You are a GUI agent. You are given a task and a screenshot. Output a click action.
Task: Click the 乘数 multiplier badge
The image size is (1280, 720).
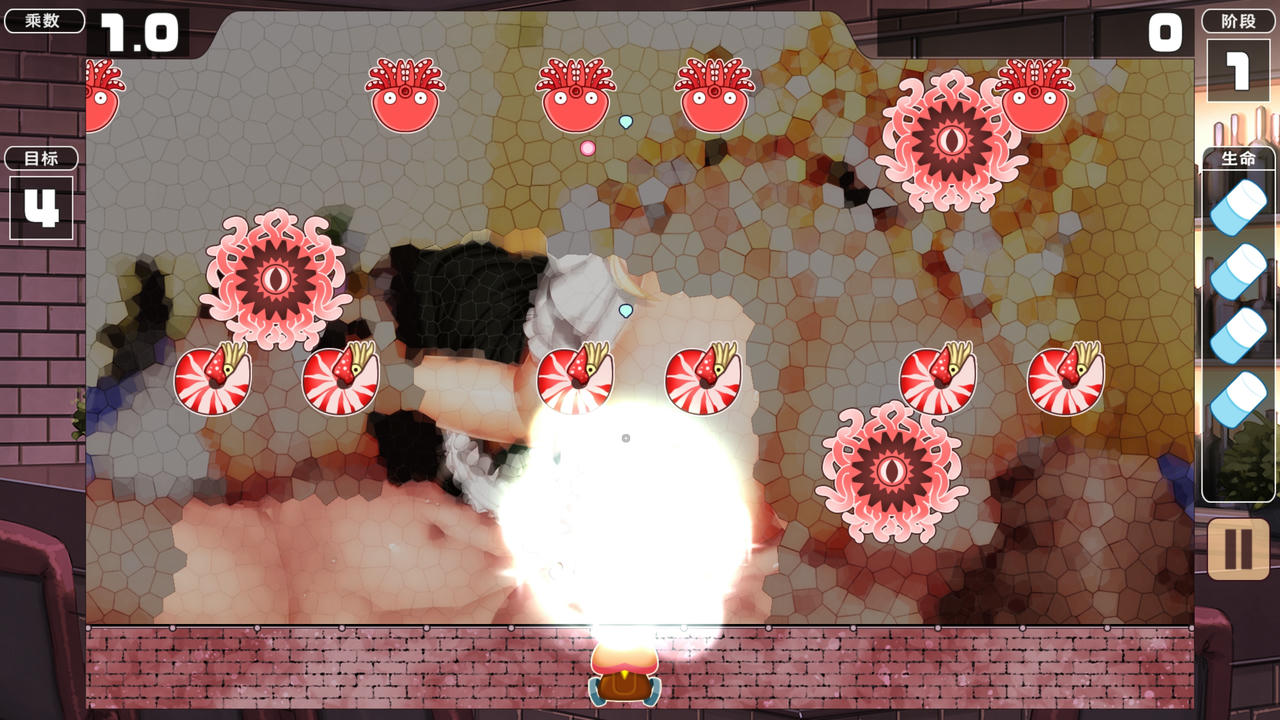coord(42,19)
